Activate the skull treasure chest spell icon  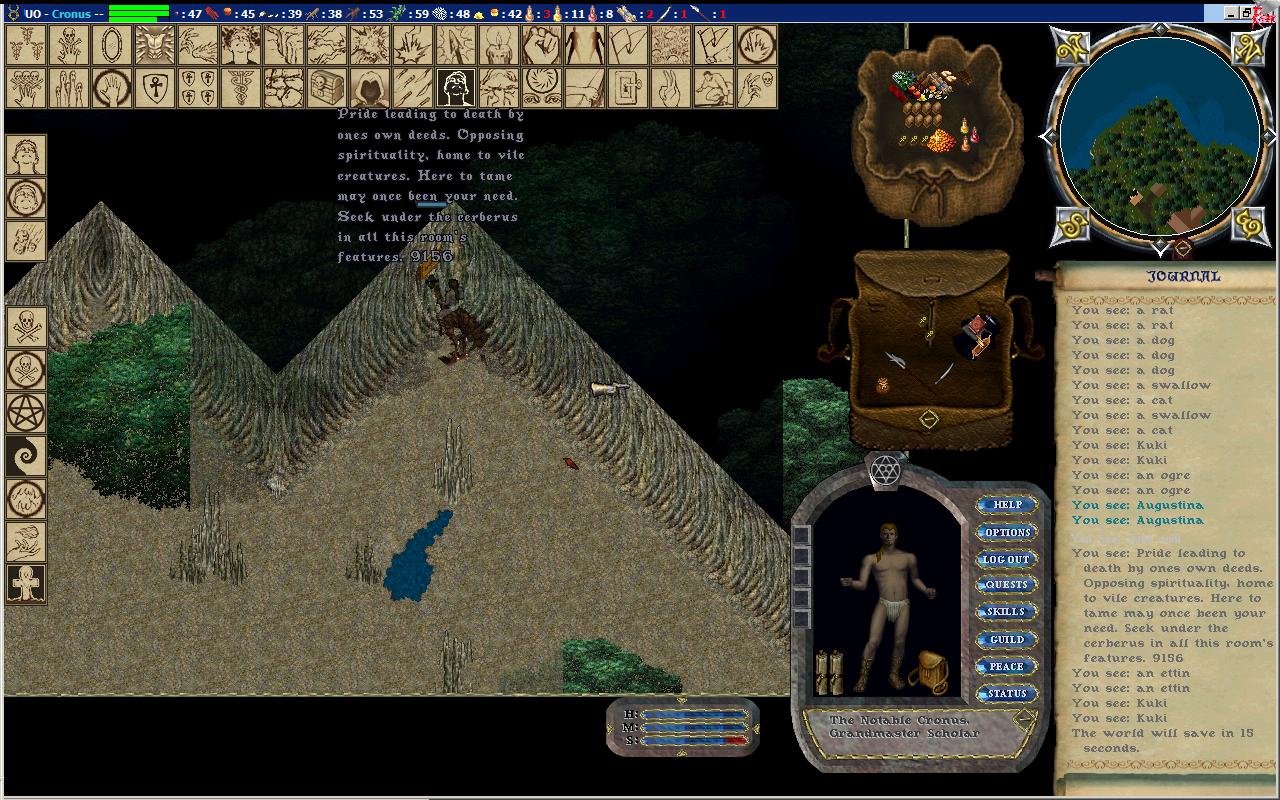[327, 88]
